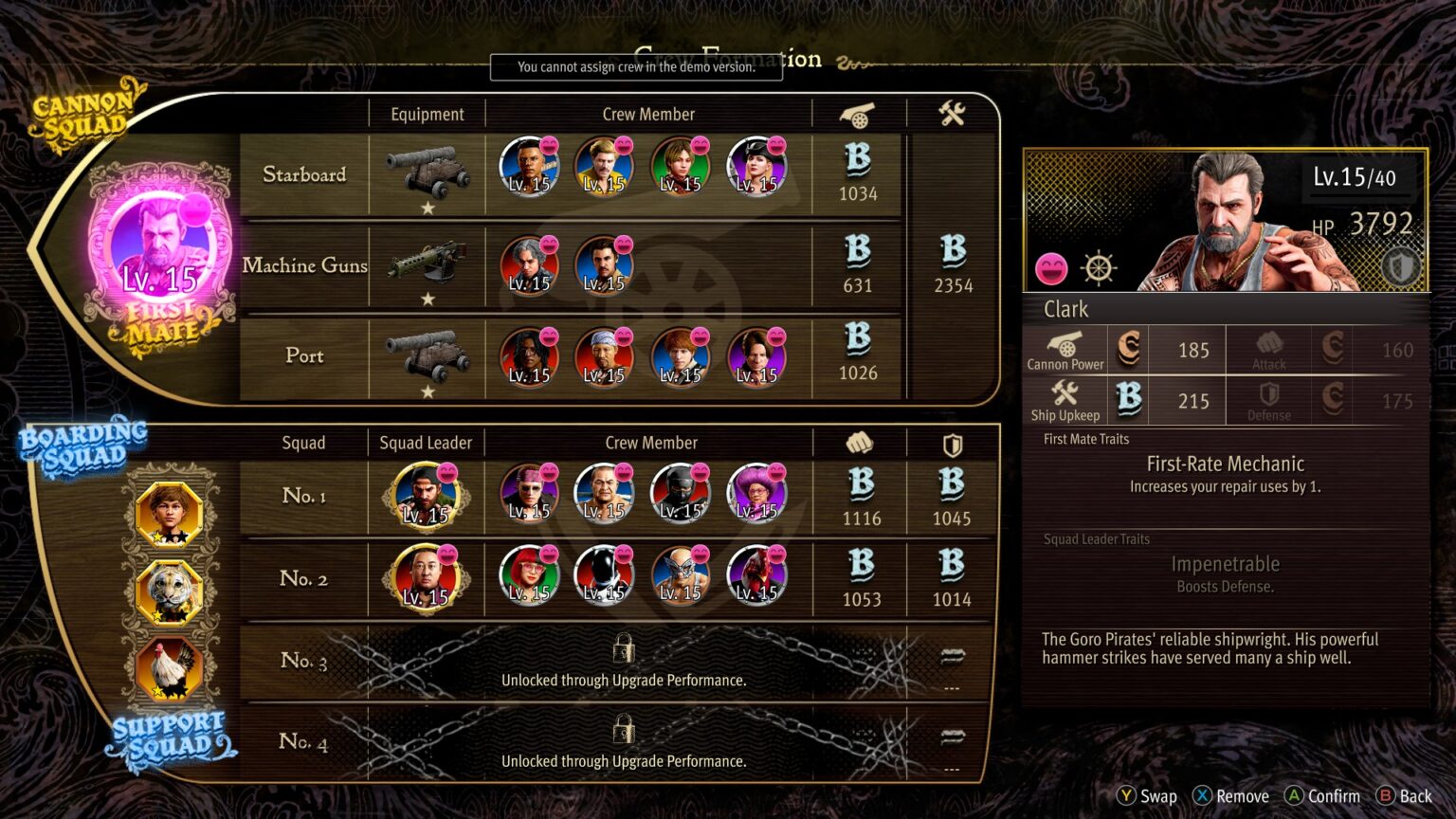1456x819 pixels.
Task: Click the wrench Ship Upkeep header icon
Action: tap(951, 112)
